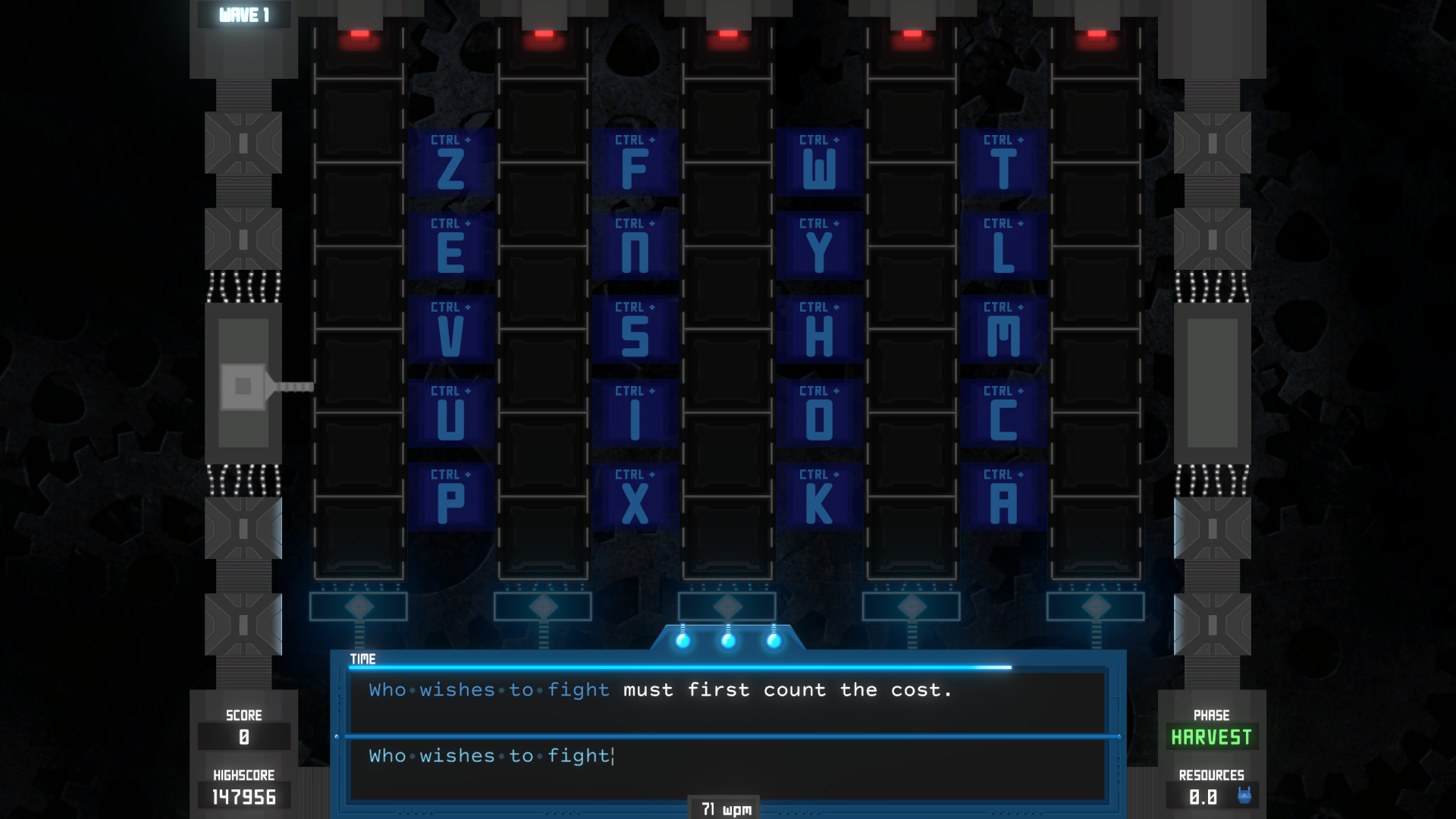The height and width of the screenshot is (819, 1456).
Task: Click the HARVEST phase label
Action: click(1211, 736)
